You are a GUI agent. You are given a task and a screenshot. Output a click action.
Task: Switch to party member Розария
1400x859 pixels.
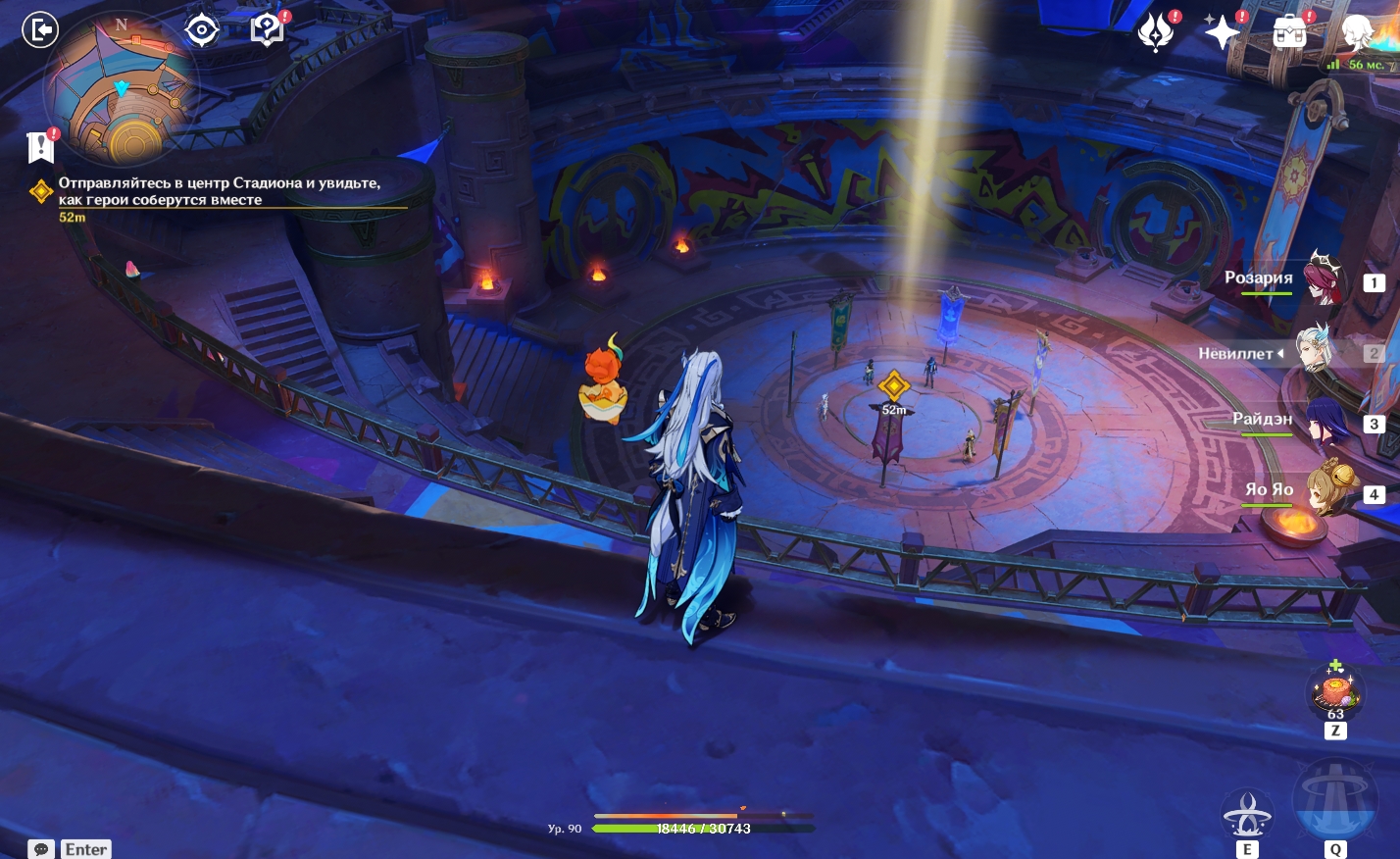(1322, 278)
